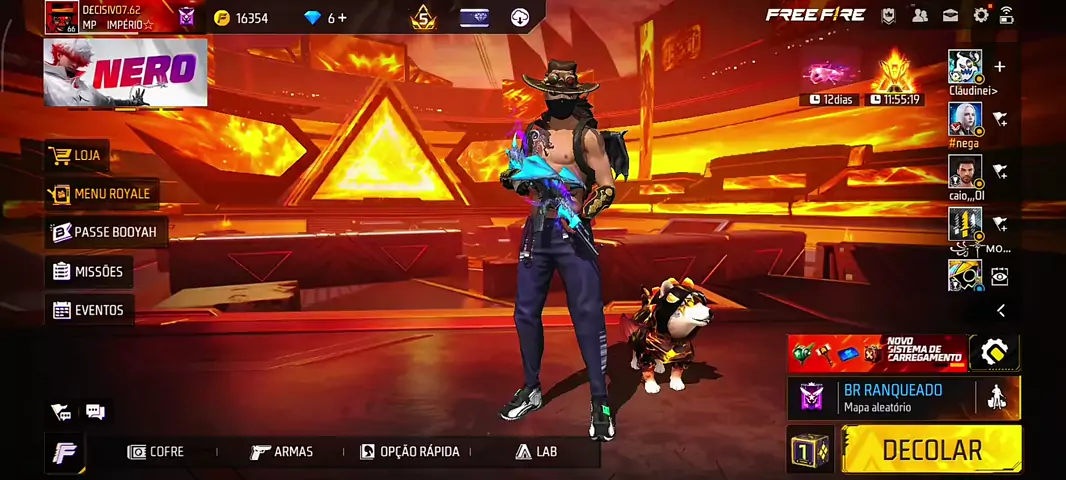
Task: Open the mail envelope icon
Action: [950, 15]
